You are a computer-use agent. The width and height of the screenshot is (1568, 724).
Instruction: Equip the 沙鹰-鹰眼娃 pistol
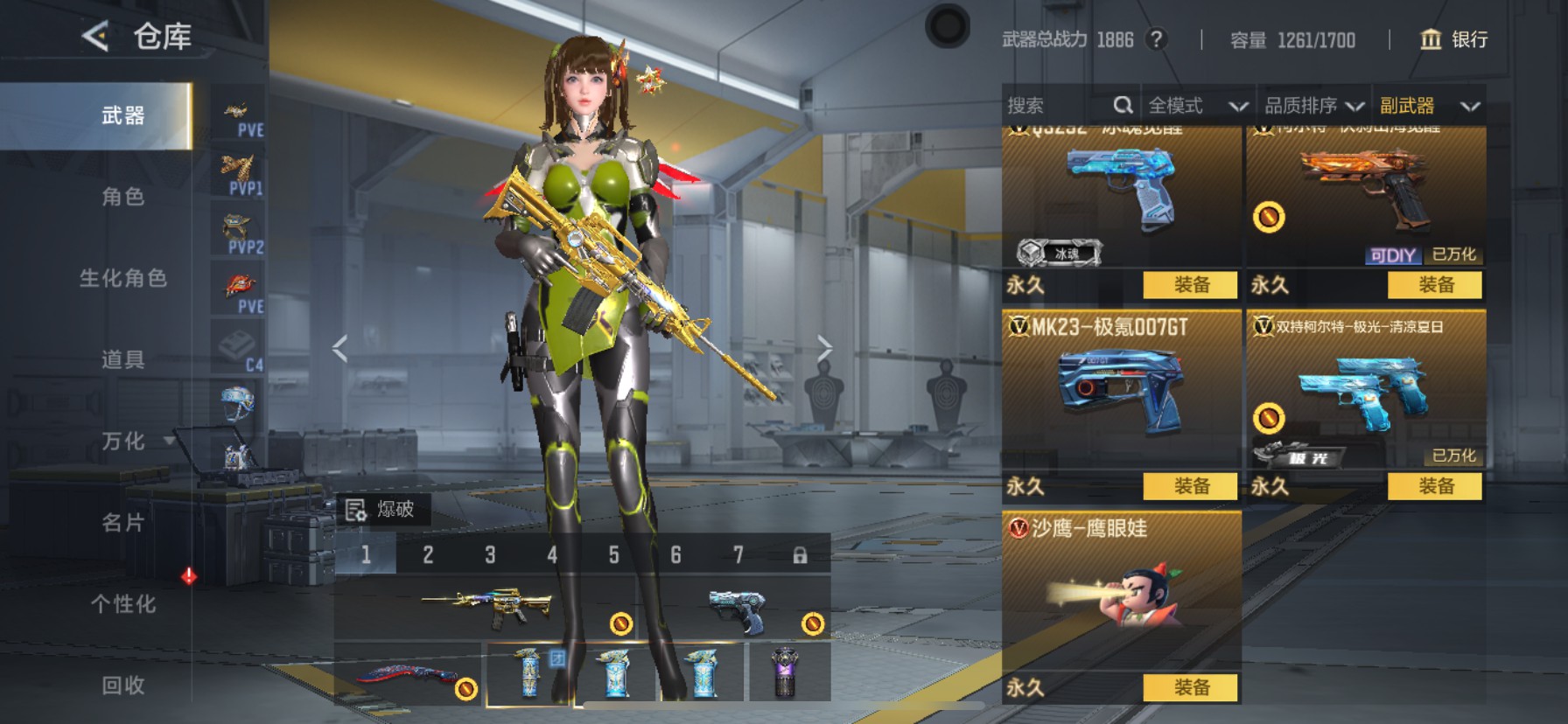click(1190, 687)
